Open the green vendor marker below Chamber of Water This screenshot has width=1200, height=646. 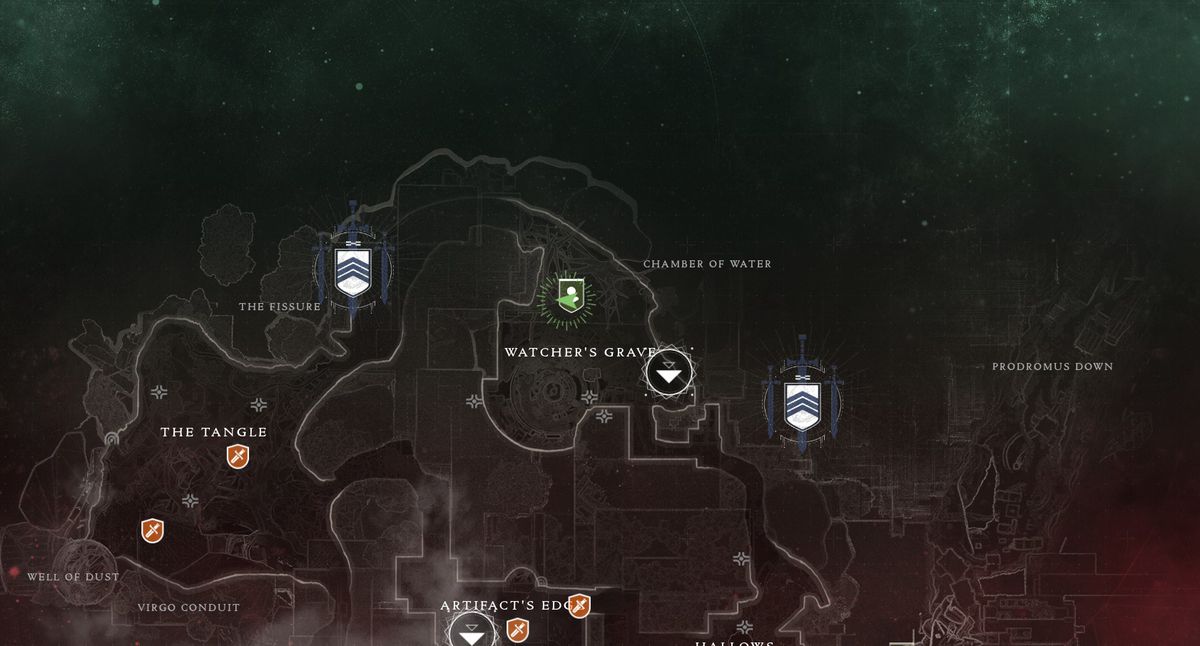point(569,295)
